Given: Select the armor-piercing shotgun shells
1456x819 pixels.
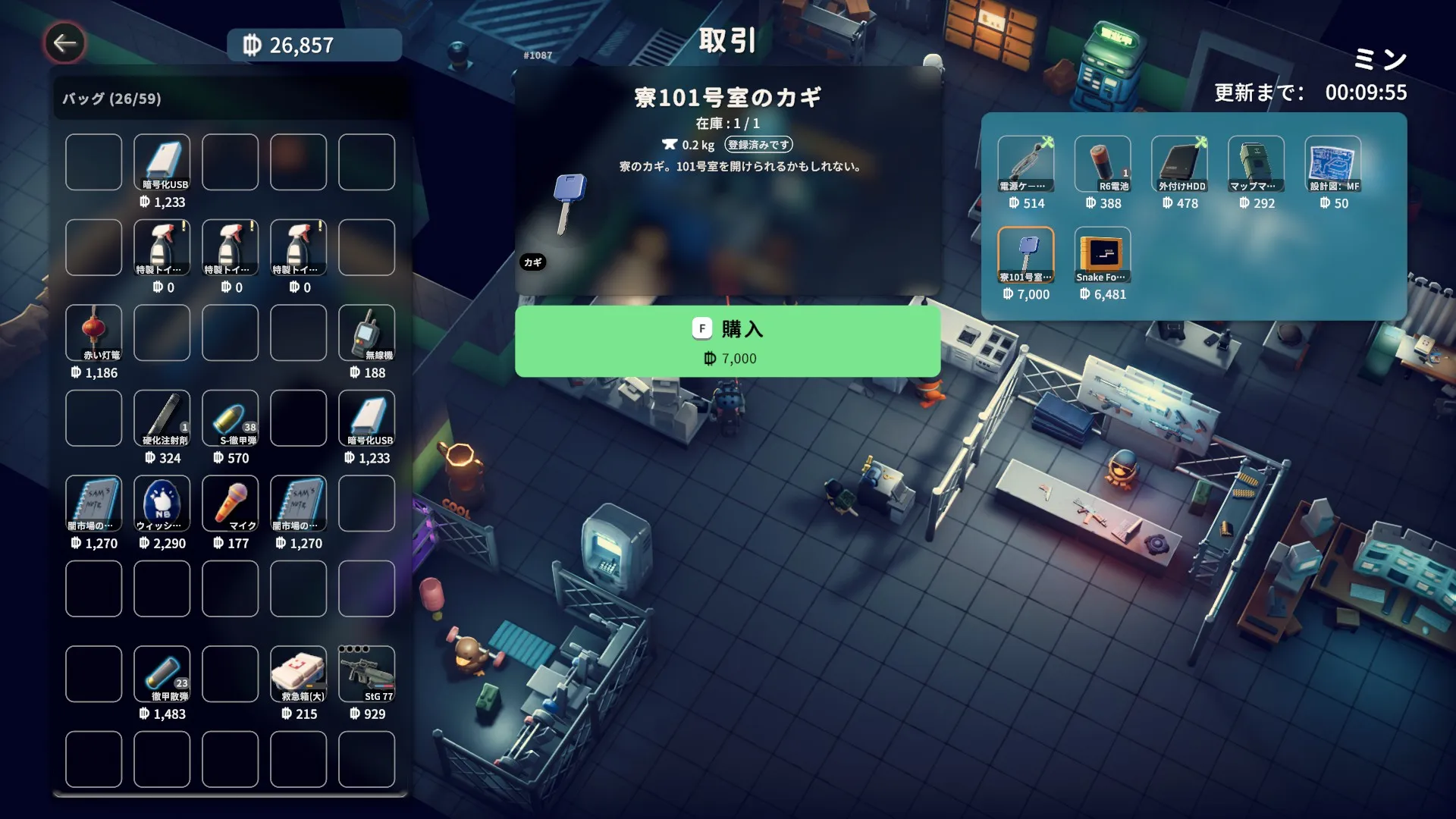Looking at the screenshot, I should [x=162, y=674].
